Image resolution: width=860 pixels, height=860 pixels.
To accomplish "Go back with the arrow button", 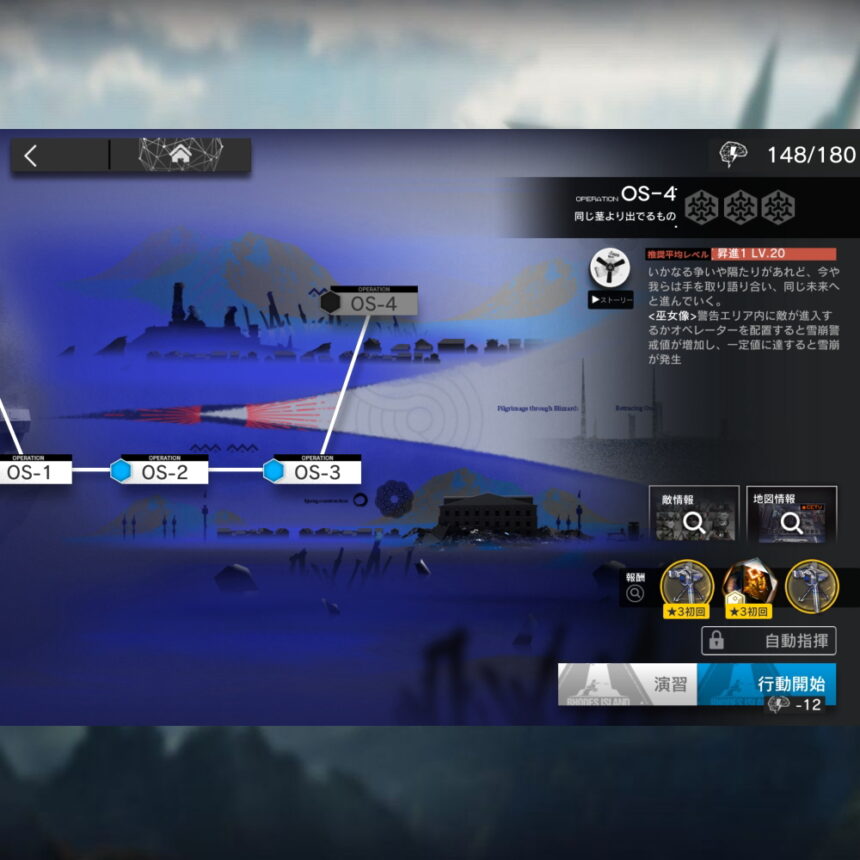I will (31, 155).
